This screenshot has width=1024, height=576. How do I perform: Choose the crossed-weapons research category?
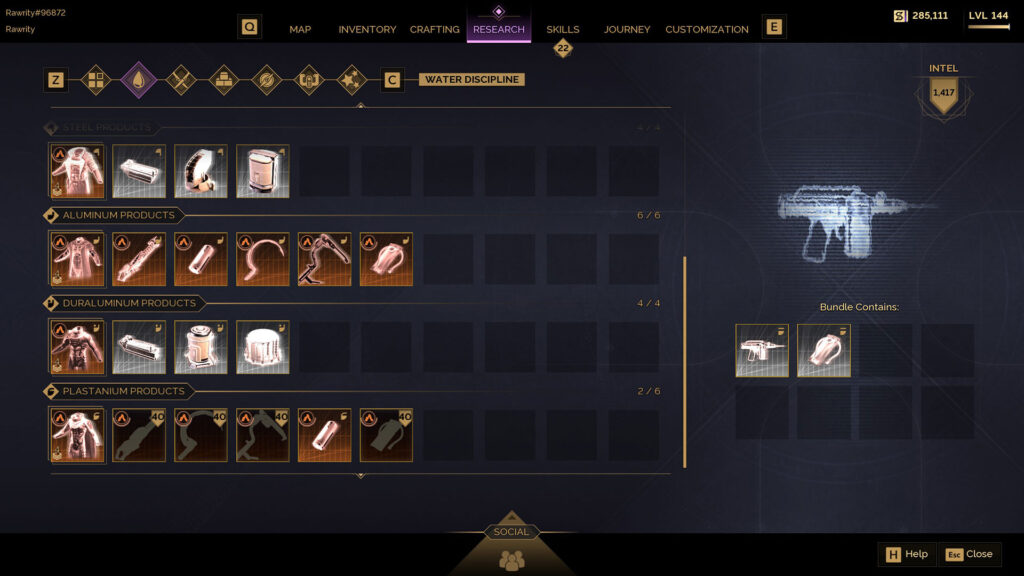point(180,79)
